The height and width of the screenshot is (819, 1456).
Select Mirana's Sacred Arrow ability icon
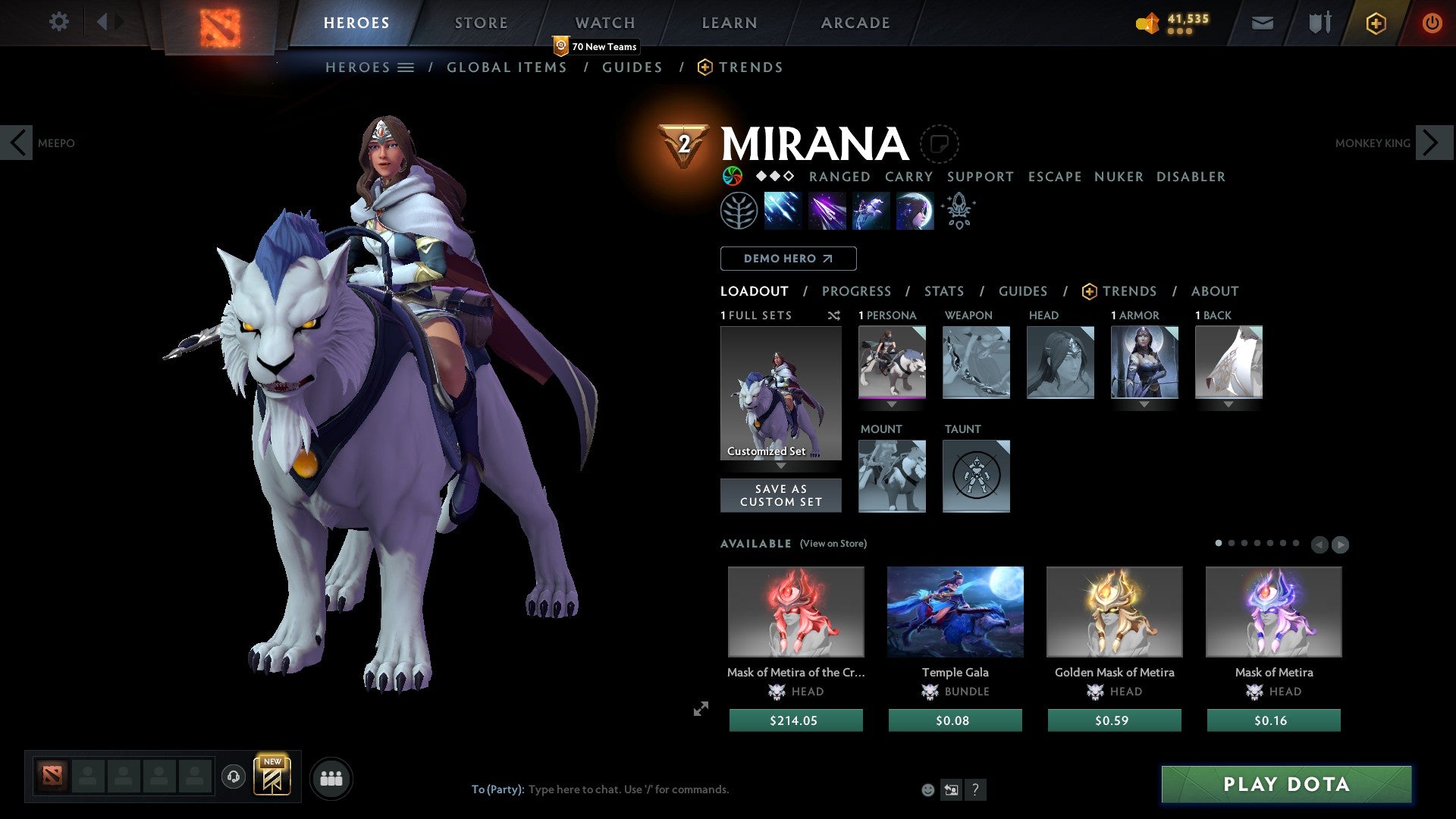tap(827, 211)
